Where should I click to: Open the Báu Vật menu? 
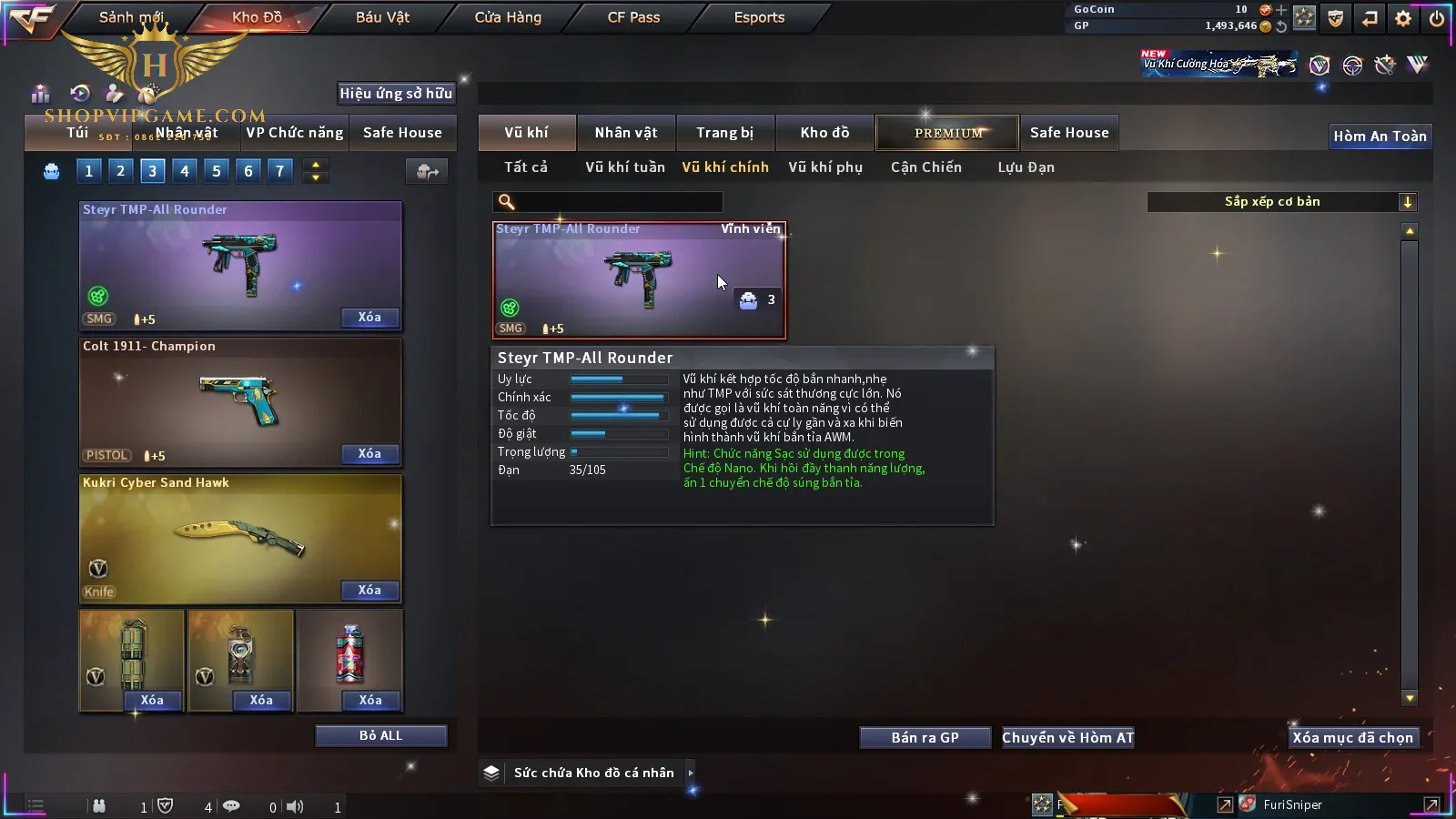pyautogui.click(x=382, y=17)
